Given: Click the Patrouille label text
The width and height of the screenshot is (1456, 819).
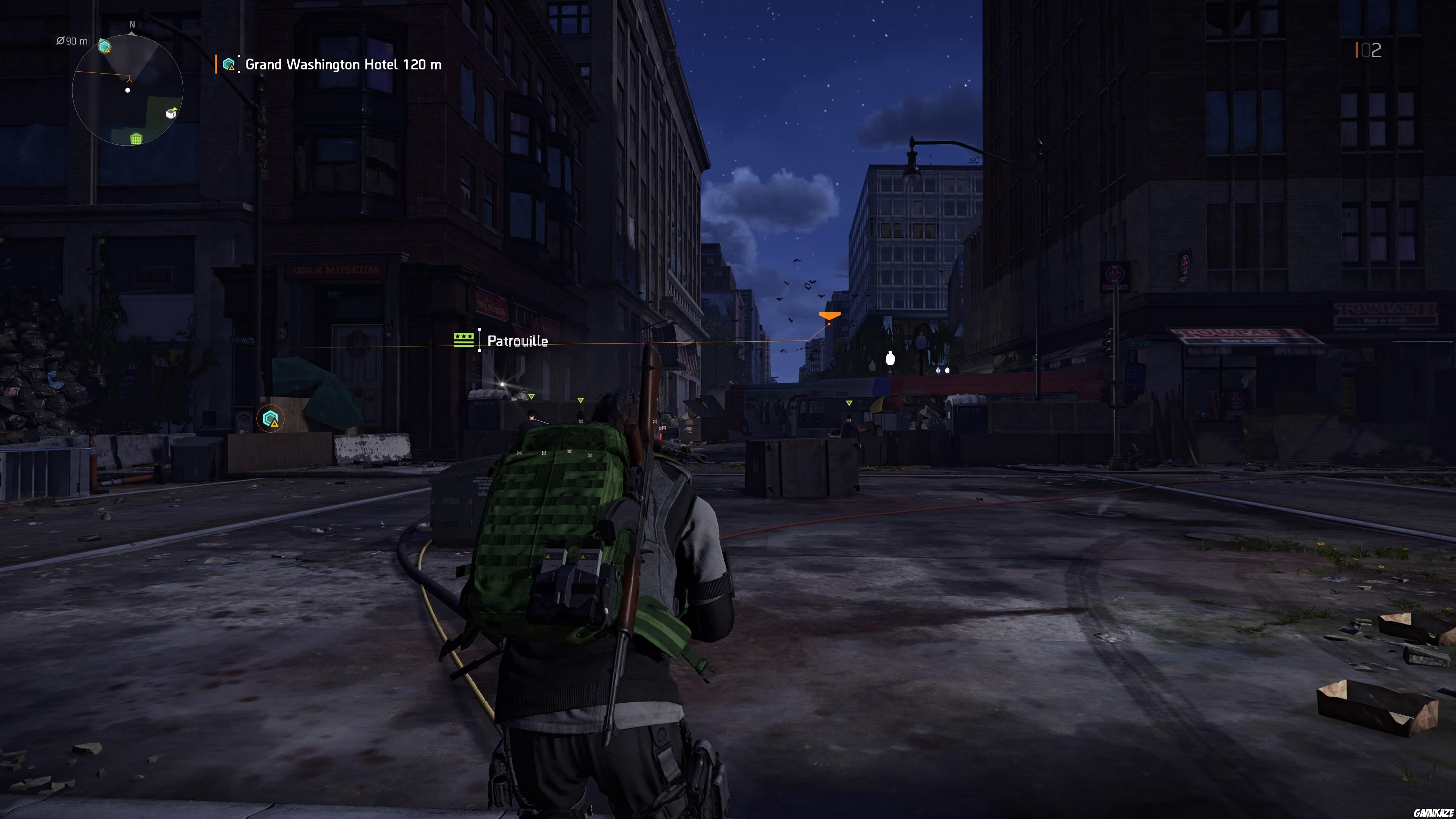Looking at the screenshot, I should (x=517, y=341).
